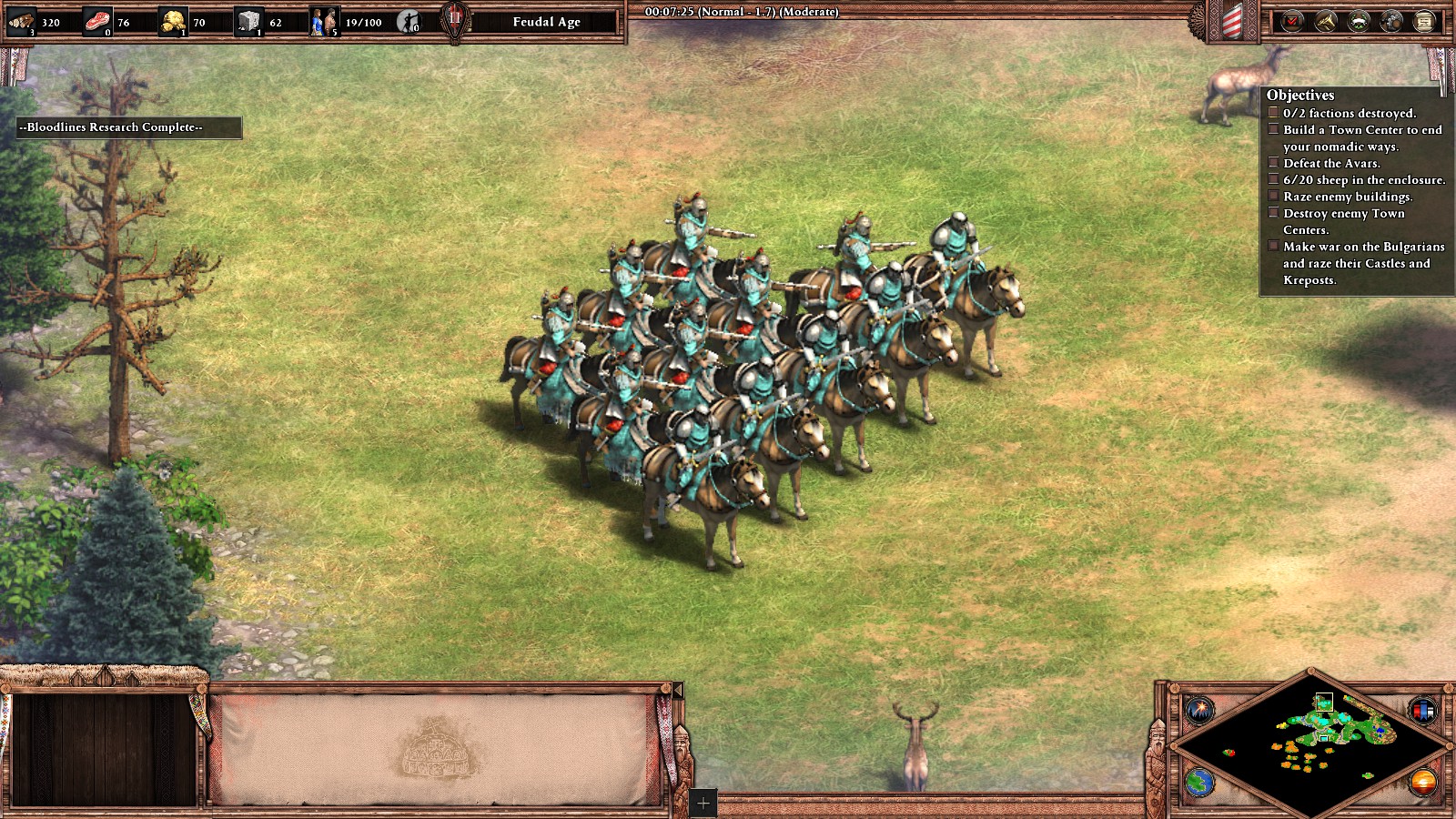Click the striped shield civilization emblem
1456x819 pixels.
point(1231,22)
